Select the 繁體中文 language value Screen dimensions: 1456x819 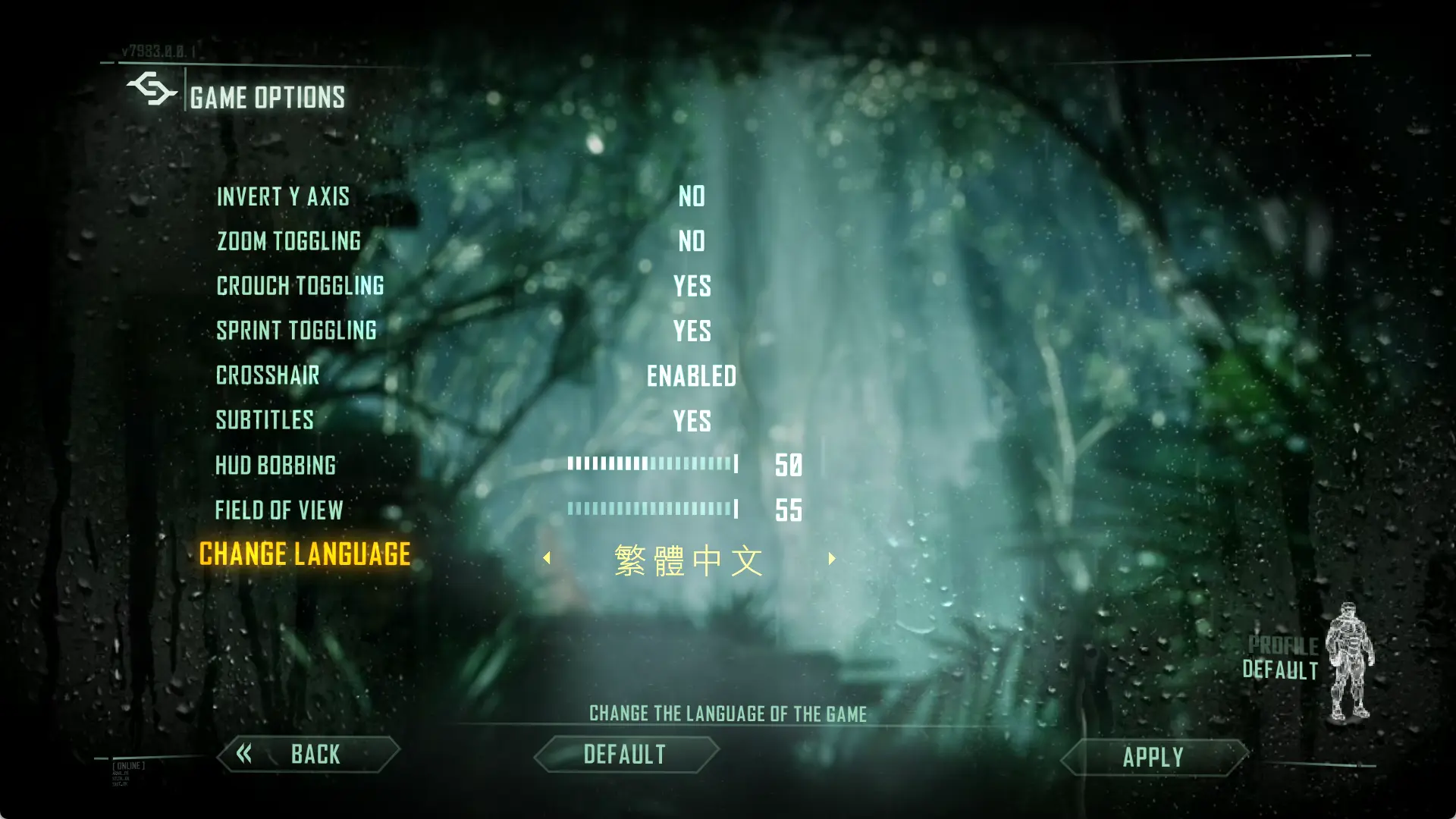point(689,559)
